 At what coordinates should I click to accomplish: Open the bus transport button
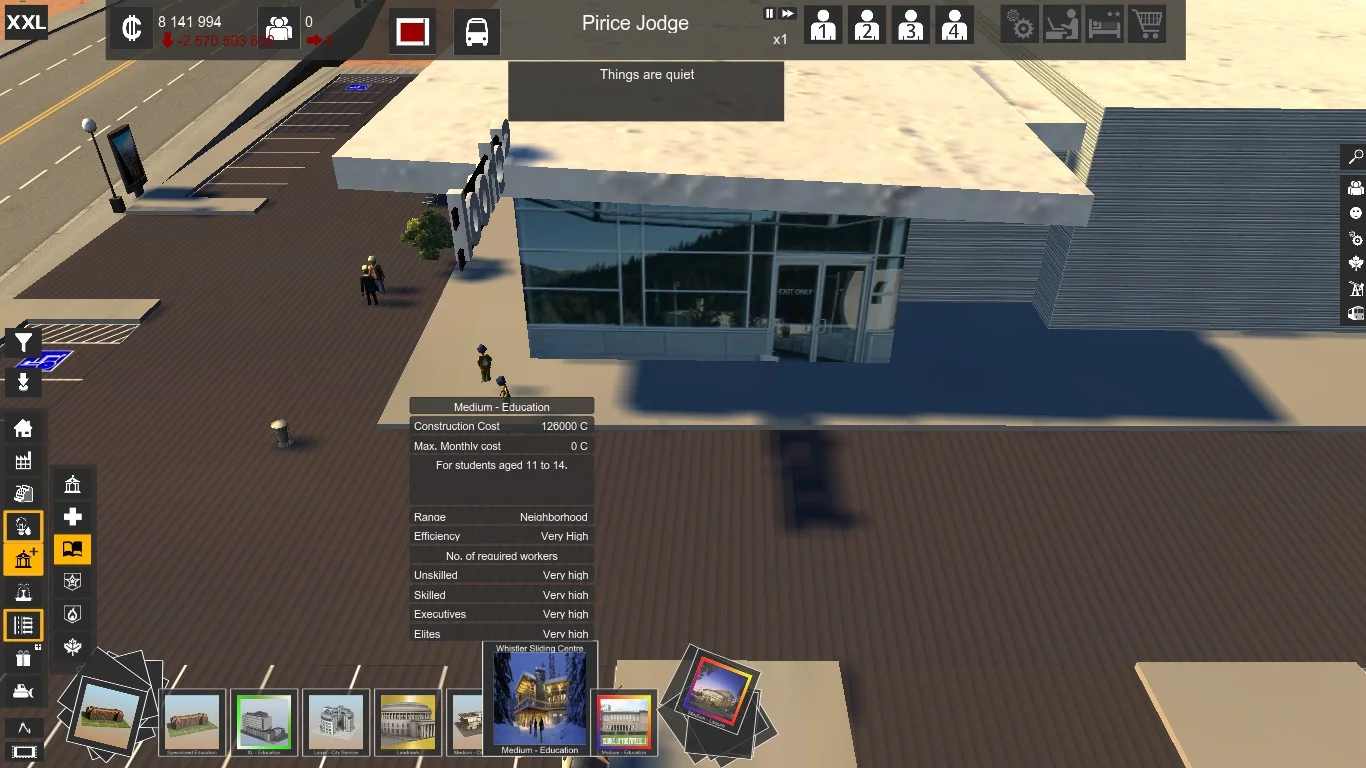tap(477, 32)
